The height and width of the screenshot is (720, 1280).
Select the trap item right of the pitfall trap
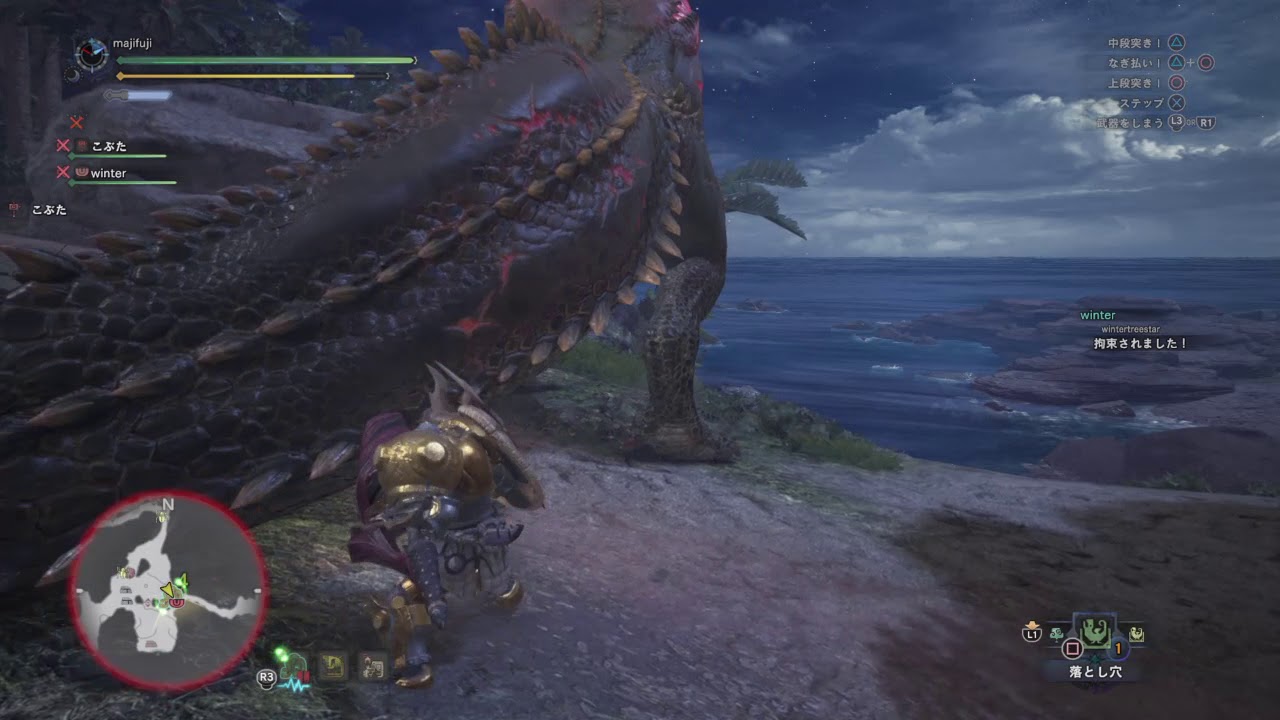[1137, 634]
